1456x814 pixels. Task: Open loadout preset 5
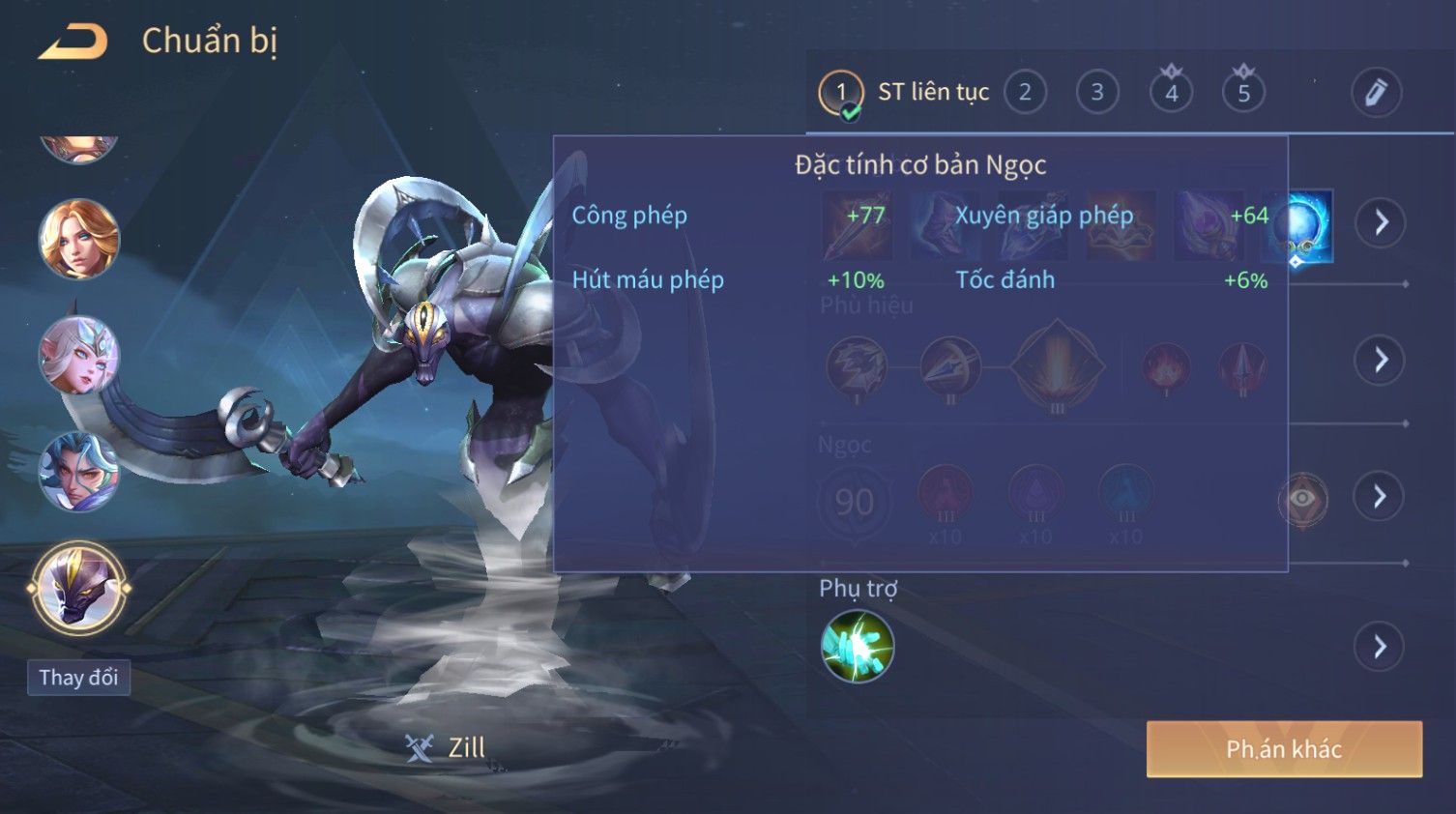[x=1243, y=93]
